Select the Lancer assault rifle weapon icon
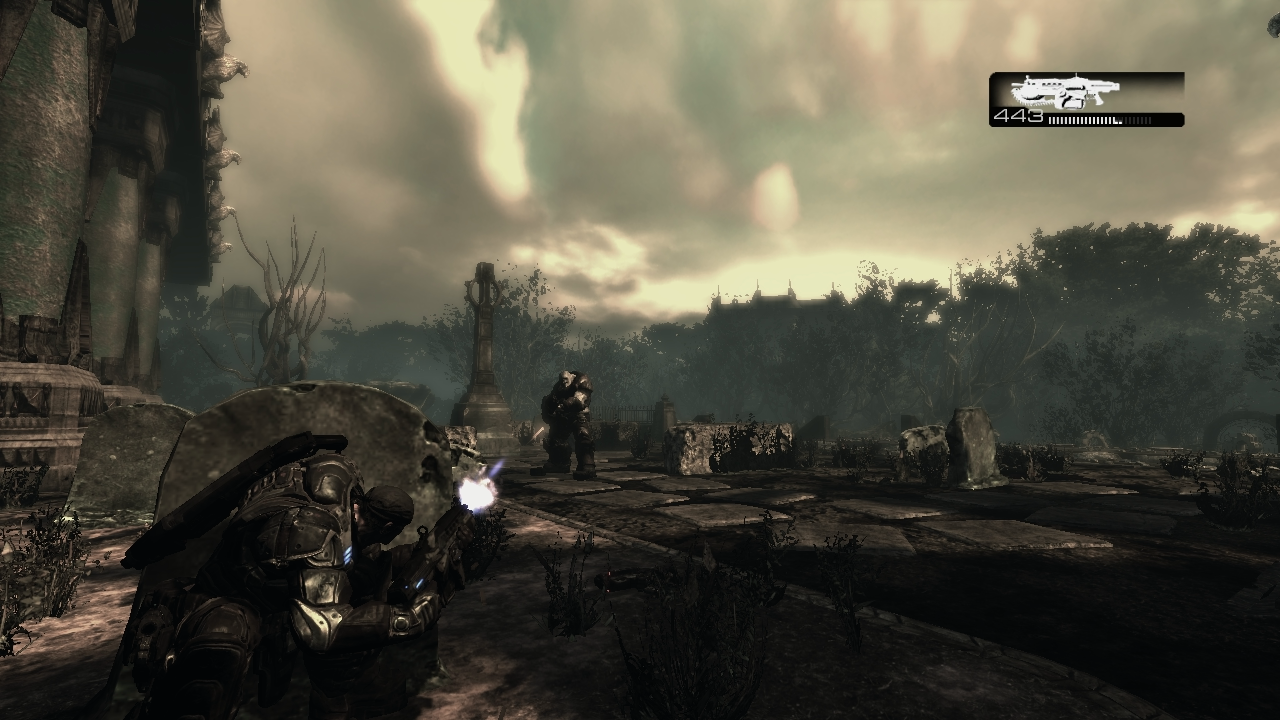Screen dimensions: 1280x720 tap(1064, 91)
